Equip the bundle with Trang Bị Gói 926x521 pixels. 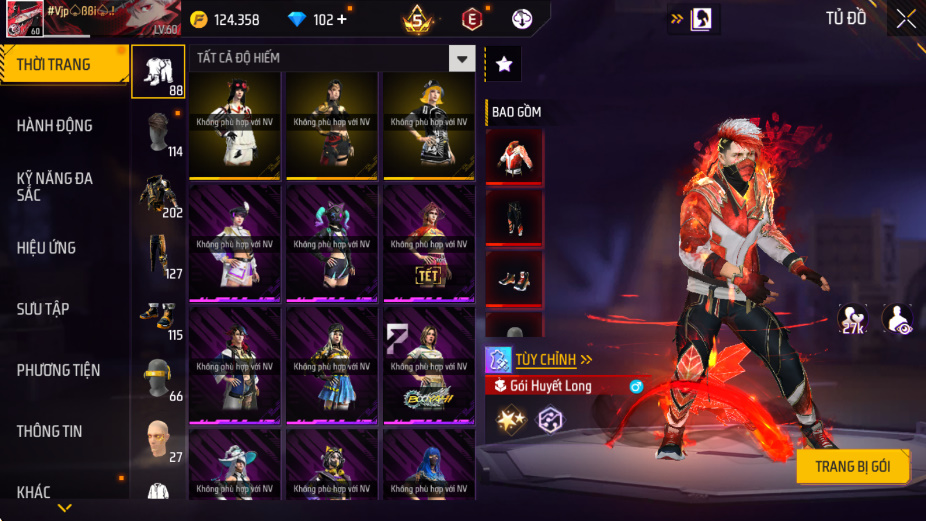[x=853, y=466]
